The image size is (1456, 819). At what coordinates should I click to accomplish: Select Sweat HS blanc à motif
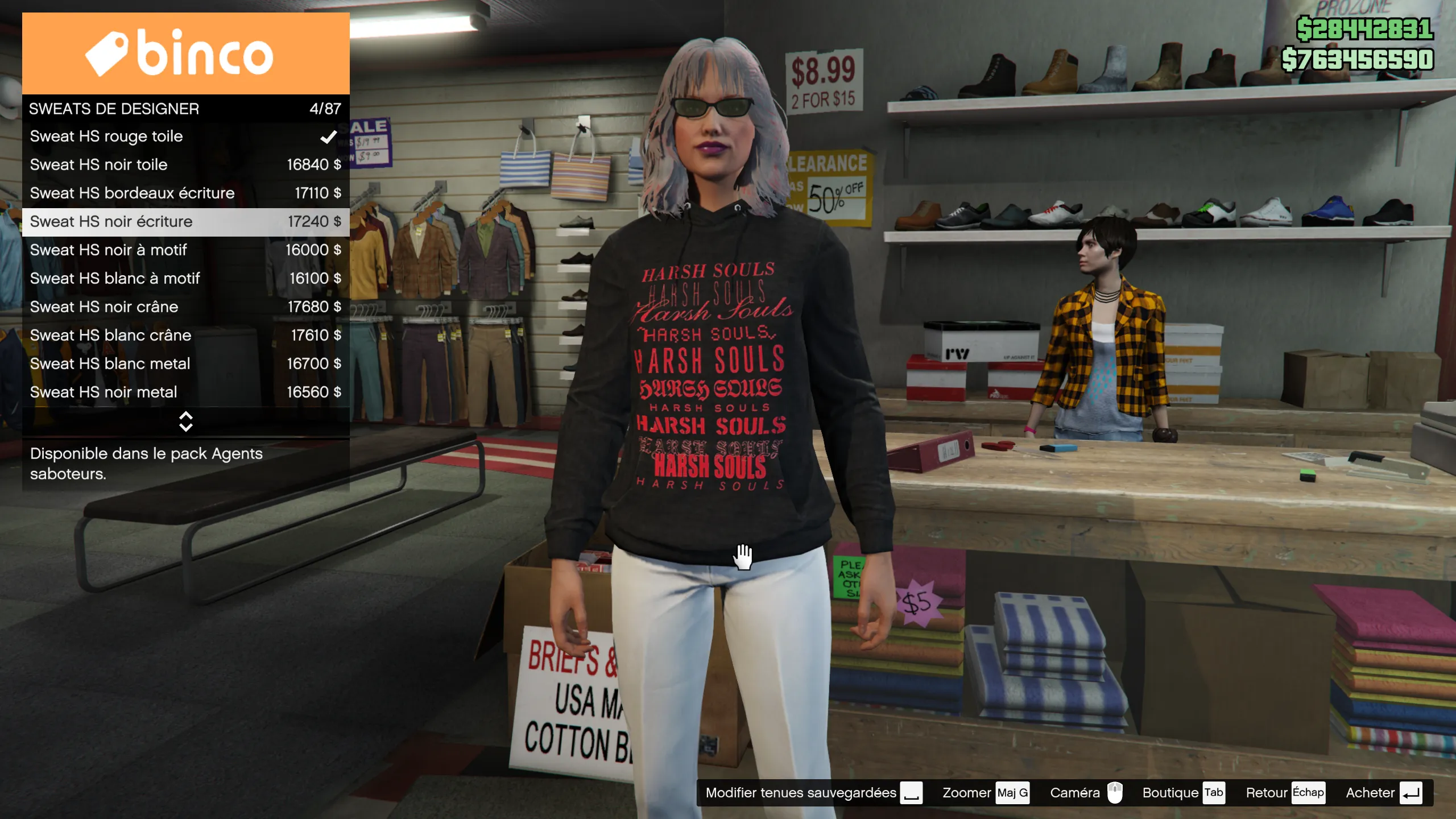185,279
